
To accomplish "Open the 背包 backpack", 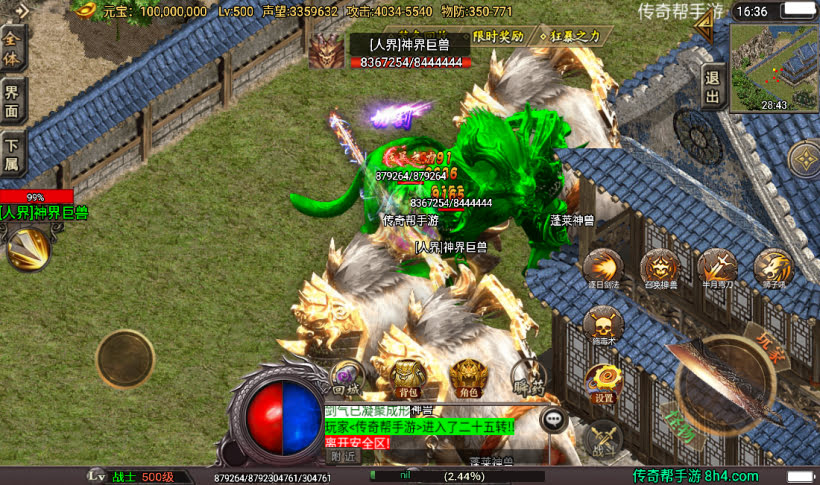I will [x=405, y=376].
